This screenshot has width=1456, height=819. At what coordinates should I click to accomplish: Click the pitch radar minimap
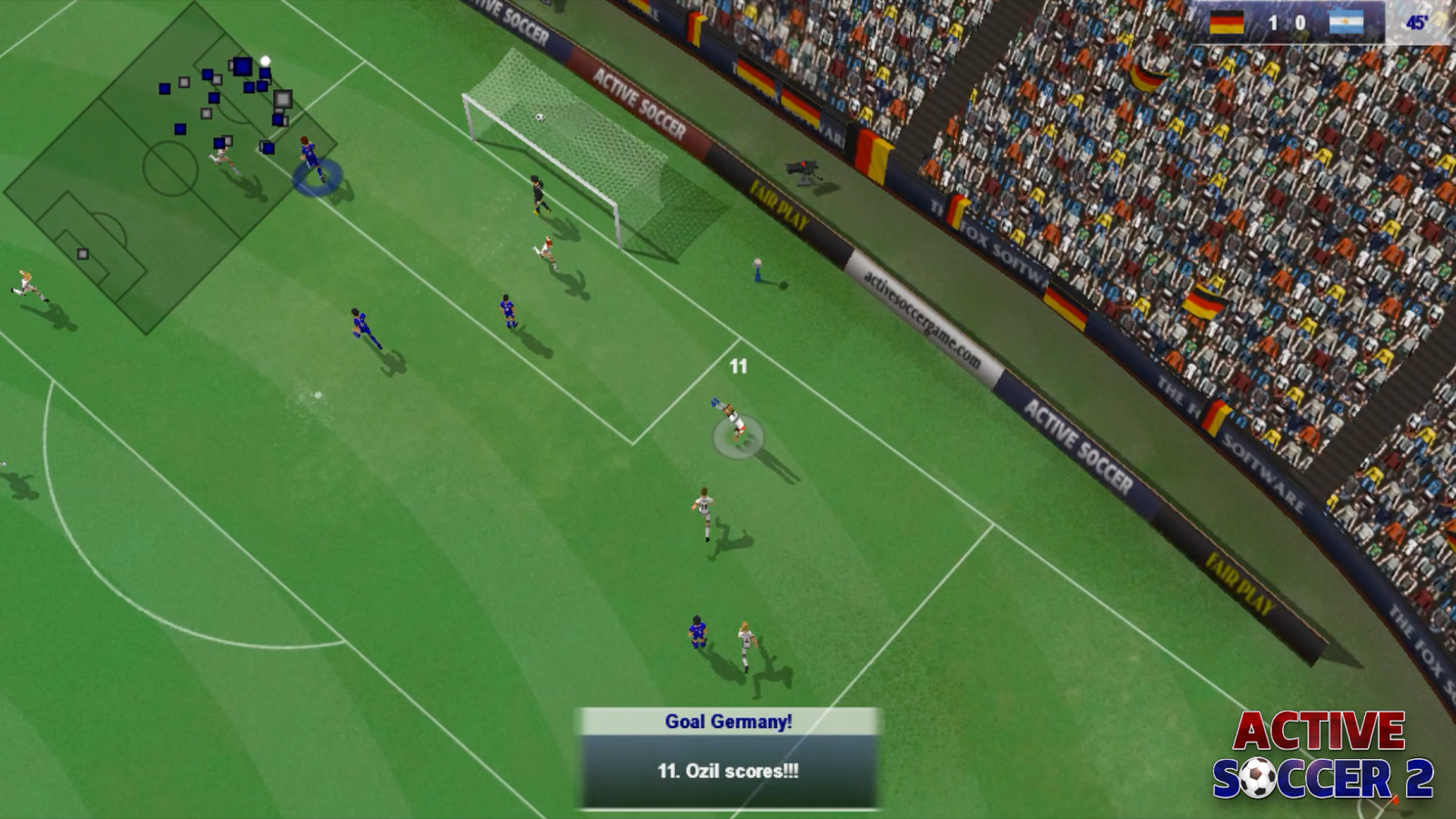170,168
